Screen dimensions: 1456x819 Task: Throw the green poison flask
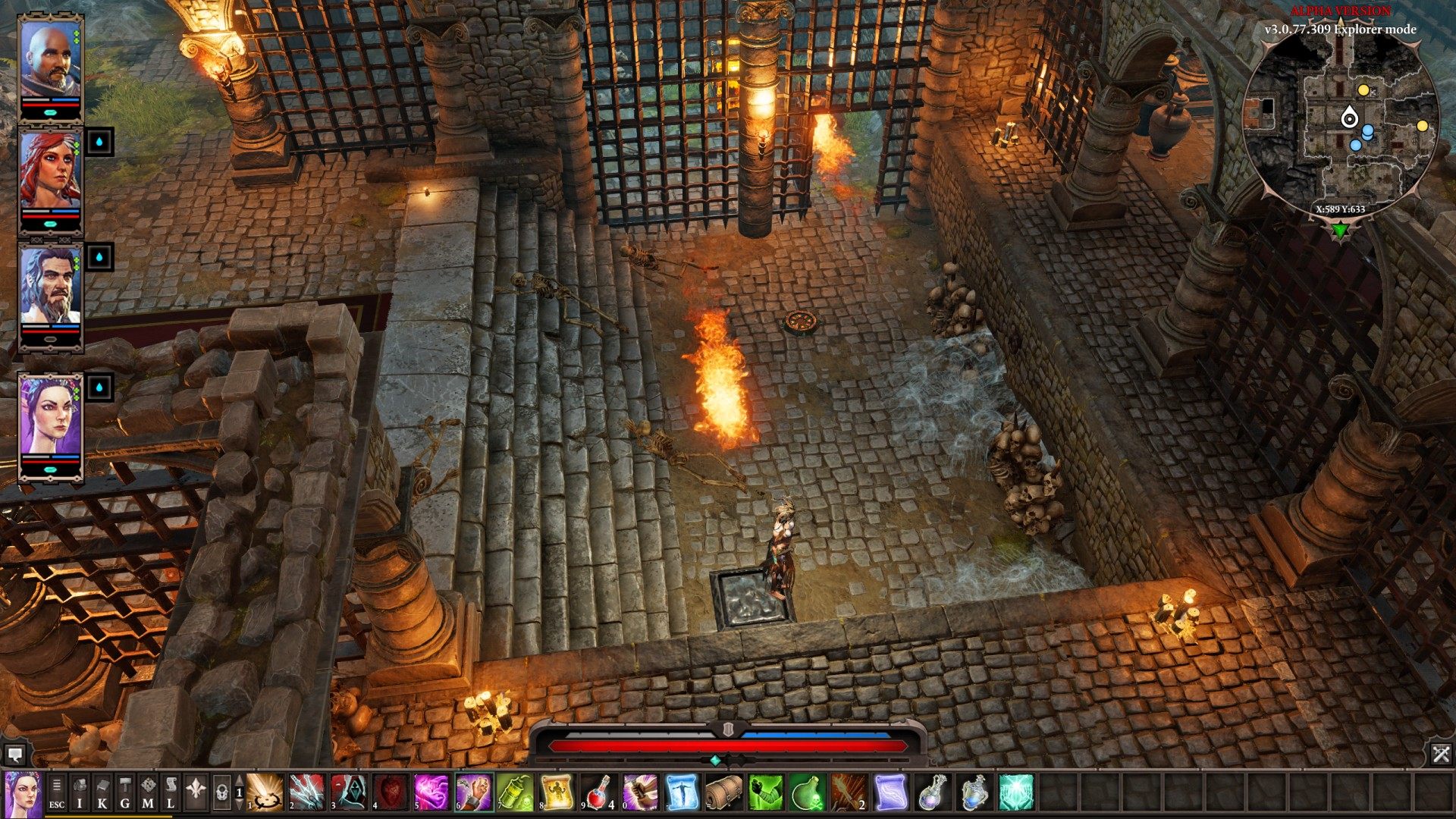click(x=807, y=792)
